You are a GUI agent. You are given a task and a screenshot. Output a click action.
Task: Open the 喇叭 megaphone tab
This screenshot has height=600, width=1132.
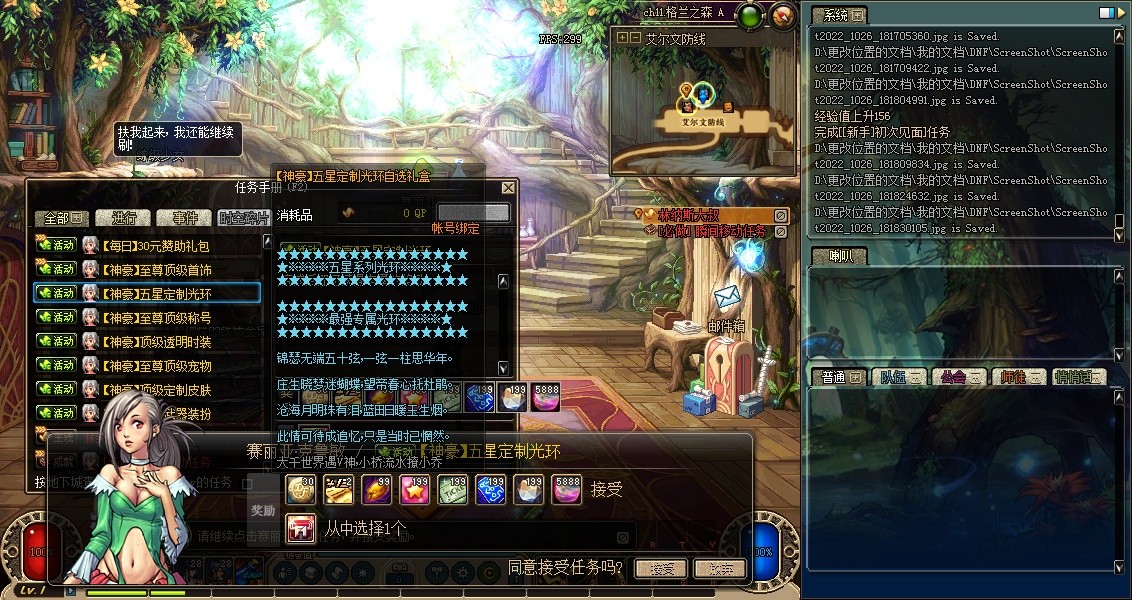(x=838, y=257)
